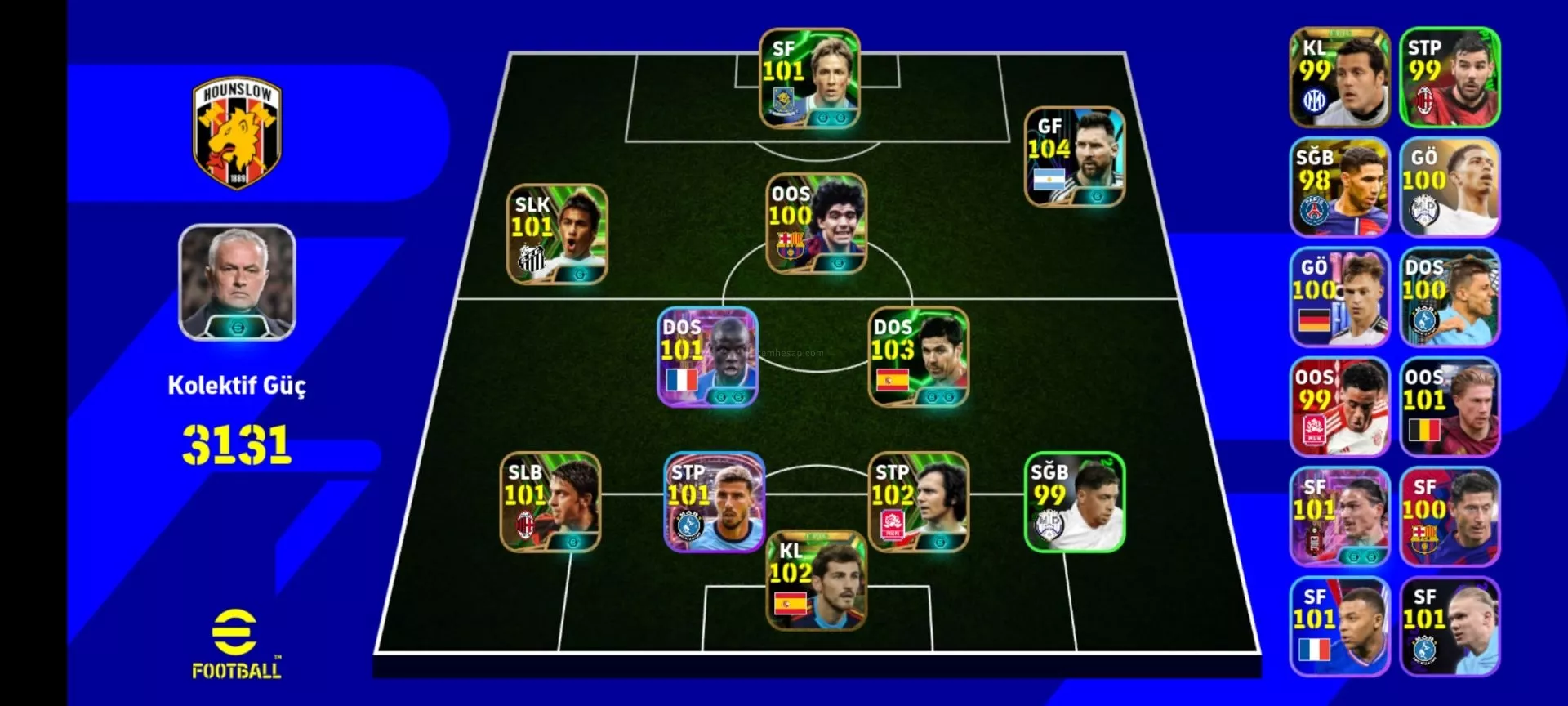Pick the STP 101 centre back card

[x=715, y=502]
